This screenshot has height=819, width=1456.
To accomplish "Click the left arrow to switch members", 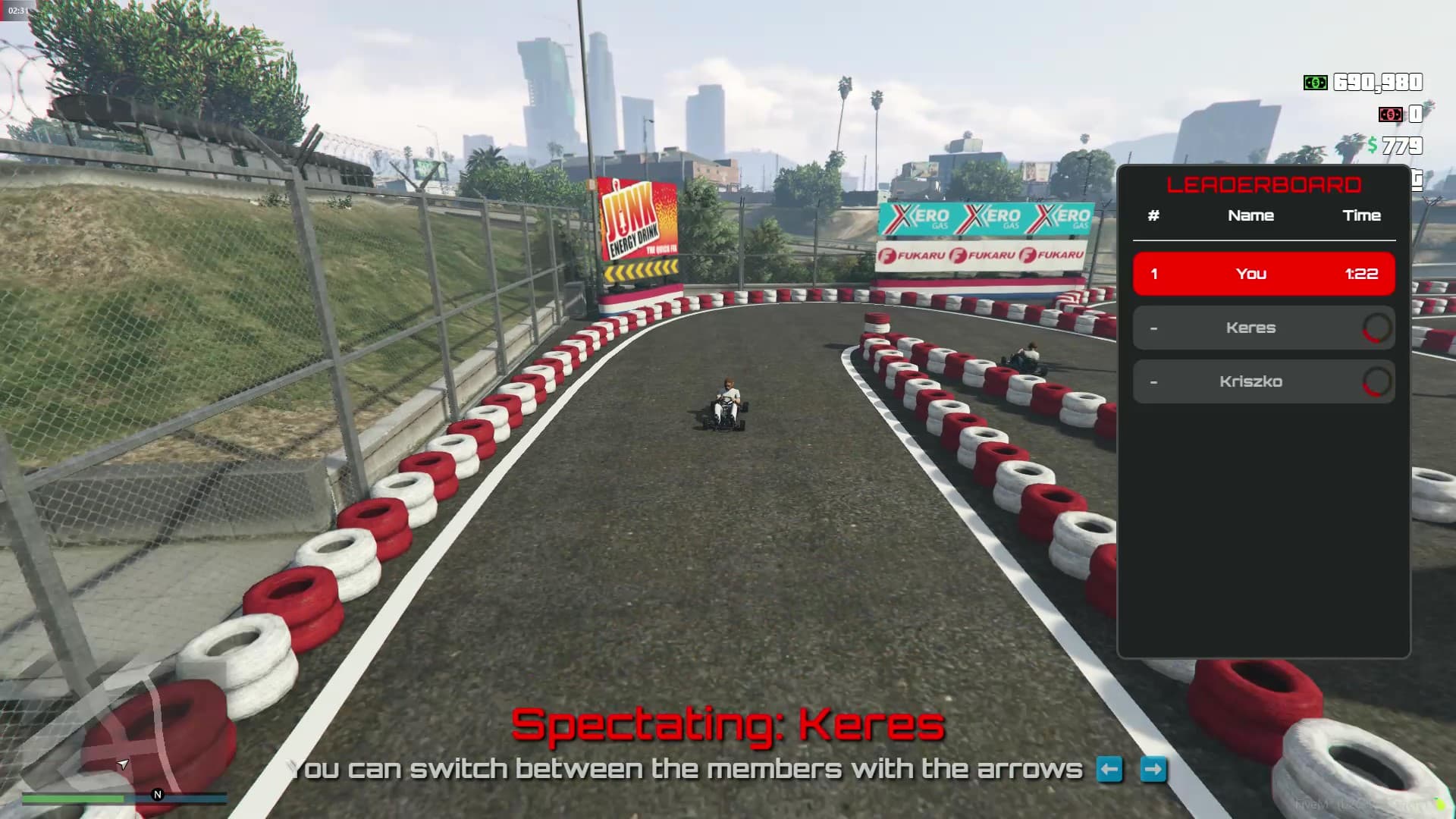I will [x=1108, y=770].
